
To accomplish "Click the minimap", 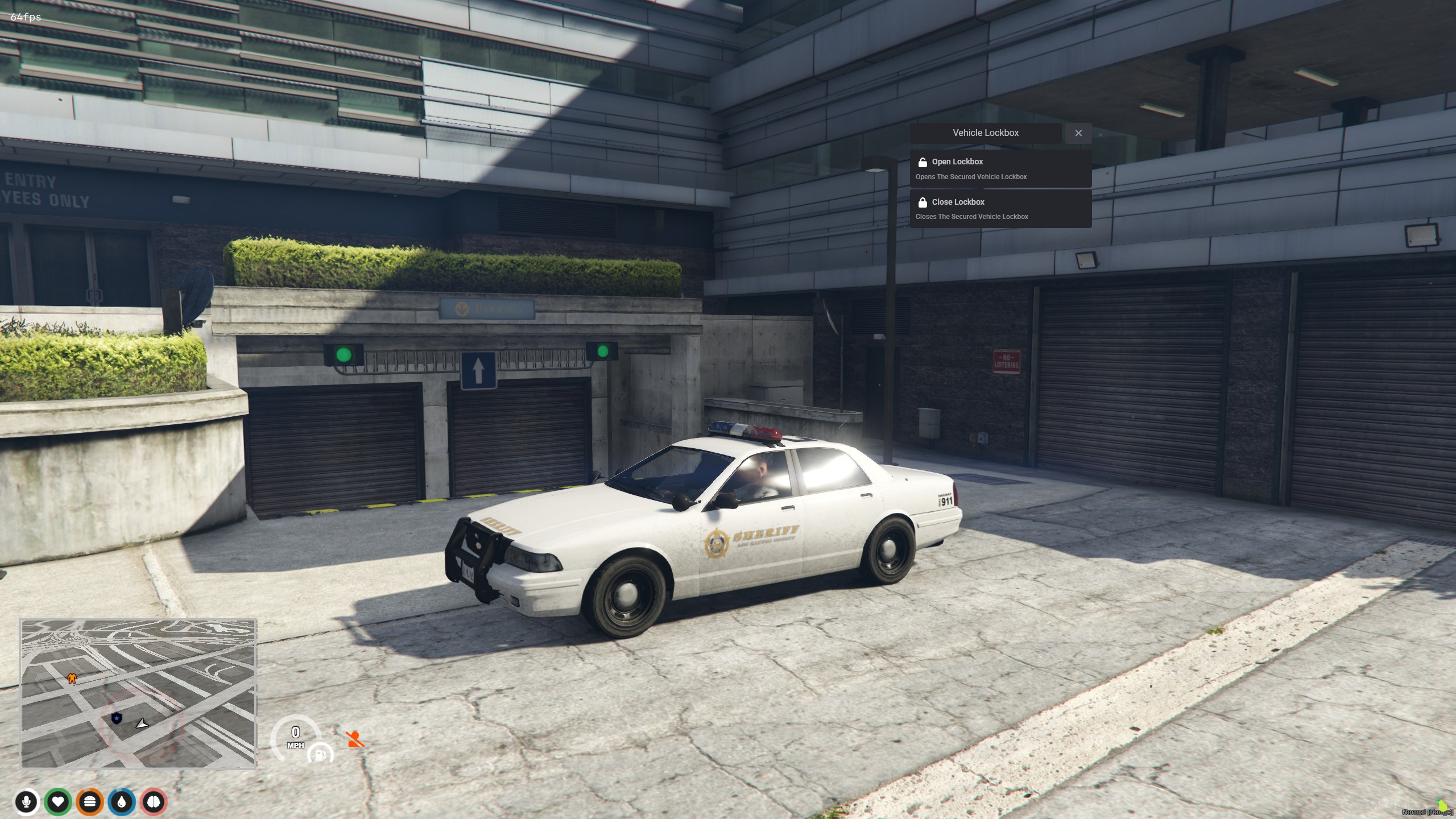I will coord(138,693).
